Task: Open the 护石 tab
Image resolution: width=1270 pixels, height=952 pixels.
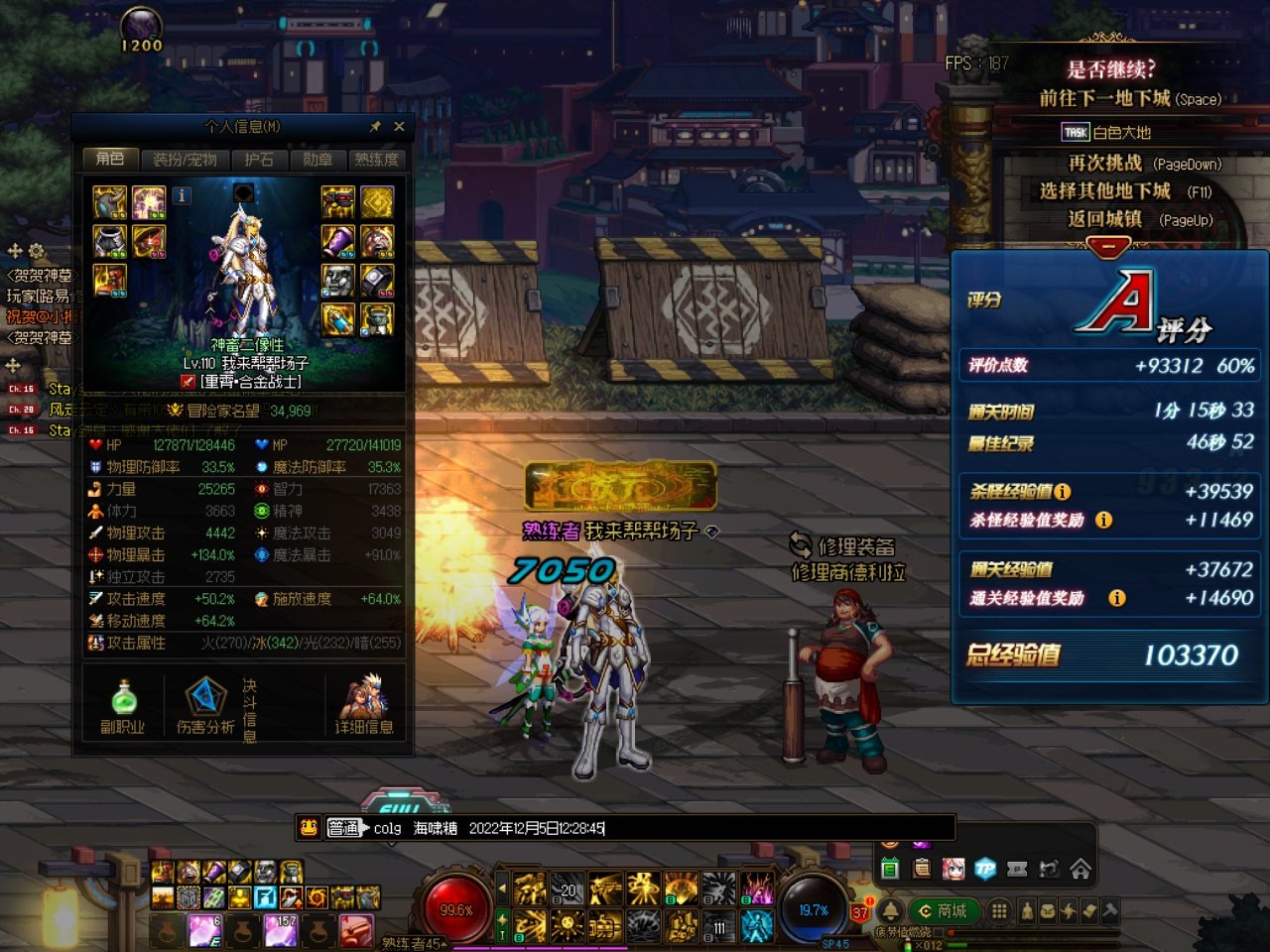Action: pyautogui.click(x=259, y=160)
